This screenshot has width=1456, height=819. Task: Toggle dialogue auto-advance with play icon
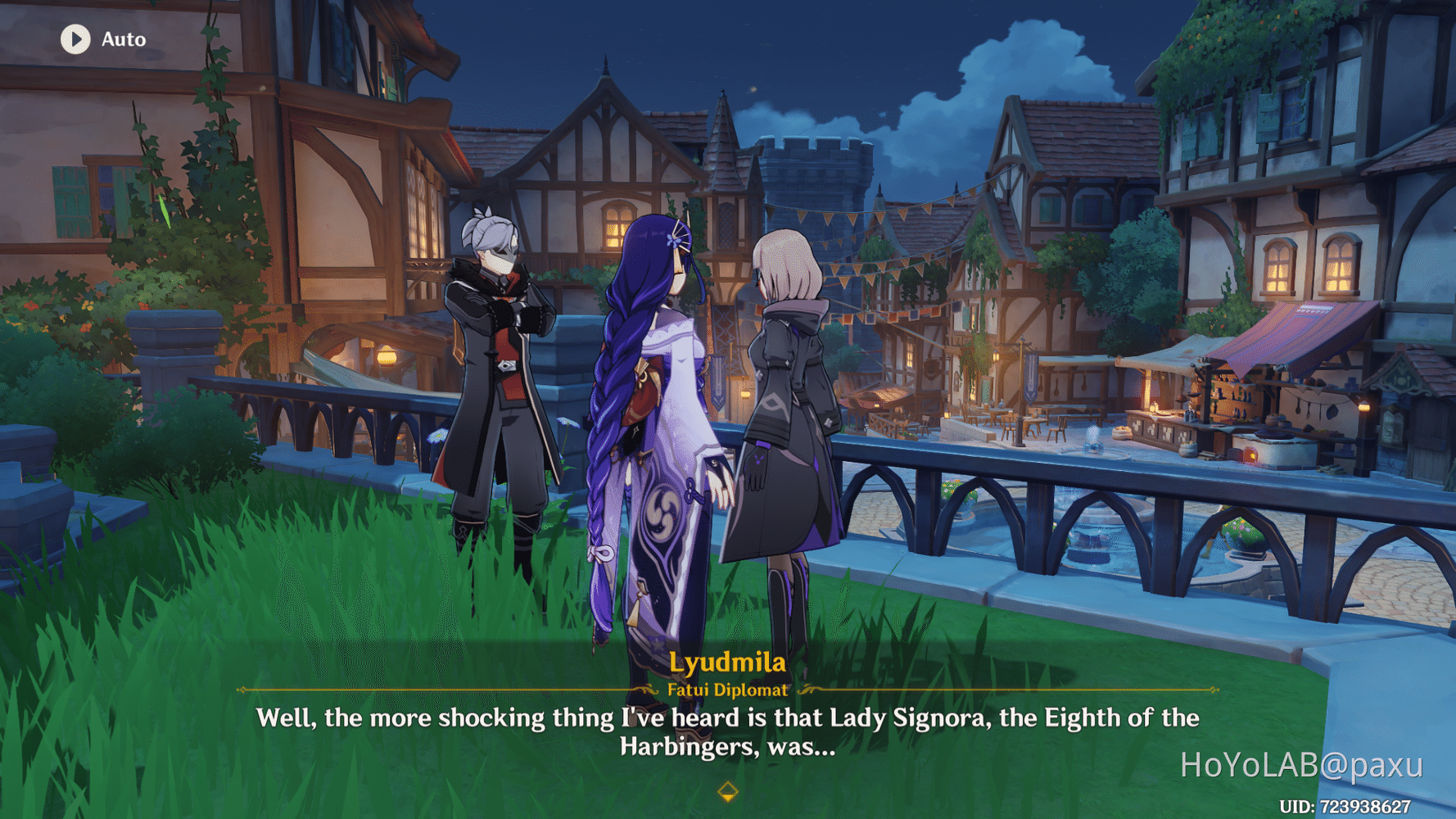(x=75, y=39)
